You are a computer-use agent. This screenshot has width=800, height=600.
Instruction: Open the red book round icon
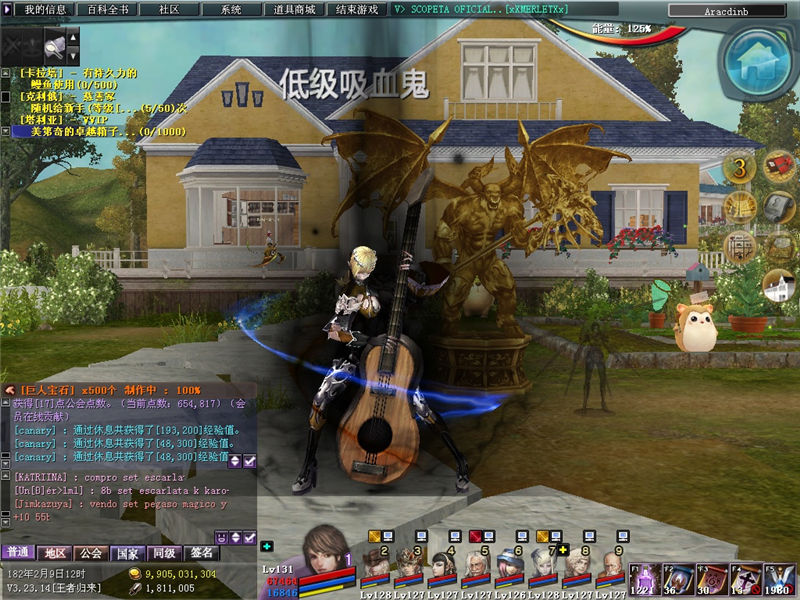point(779,165)
